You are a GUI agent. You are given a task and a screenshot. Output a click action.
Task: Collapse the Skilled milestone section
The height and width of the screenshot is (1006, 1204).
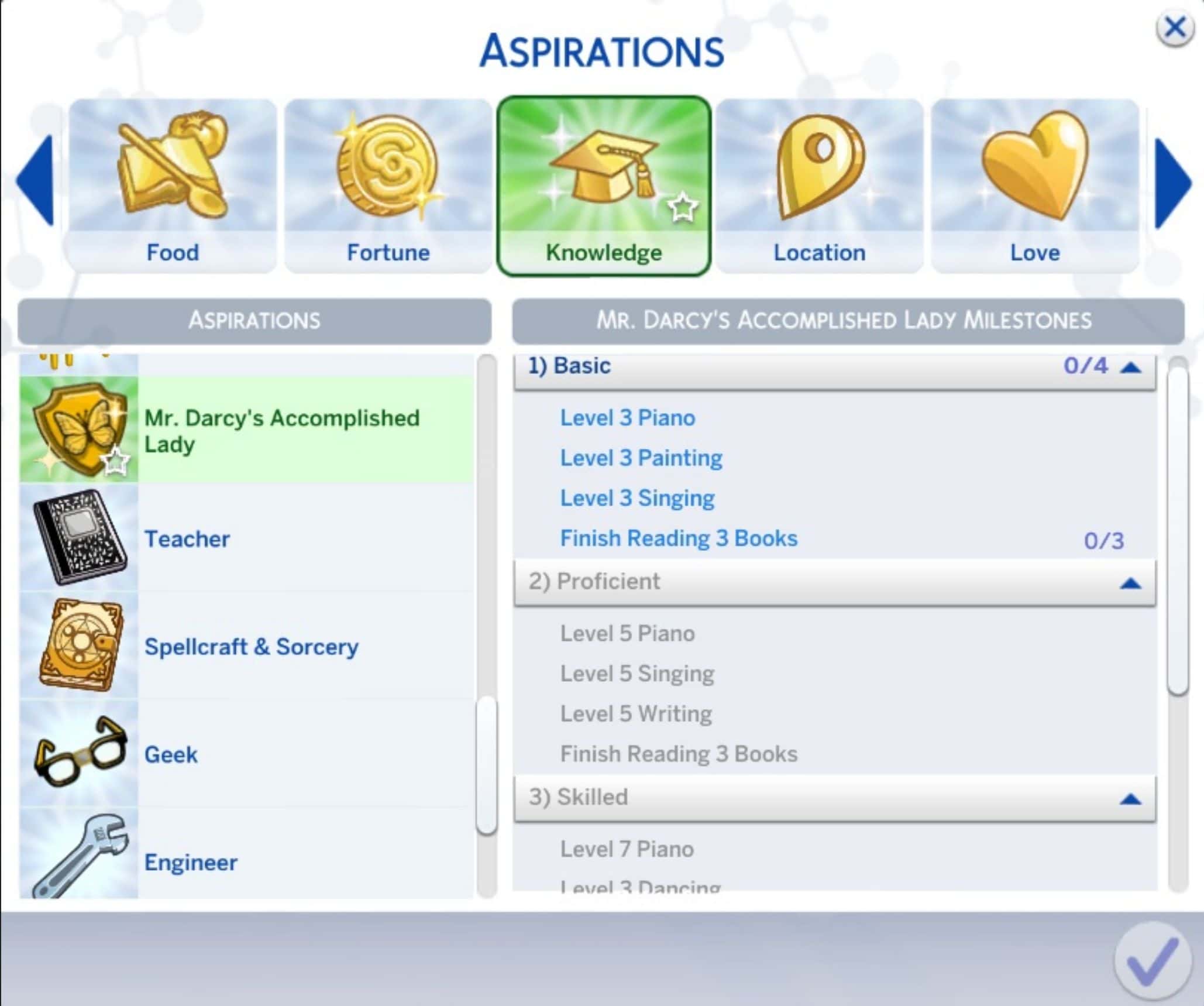(x=1130, y=799)
